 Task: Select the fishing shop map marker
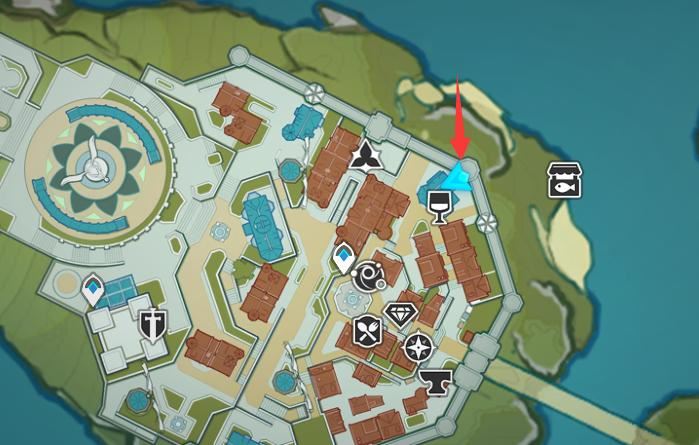pos(565,179)
